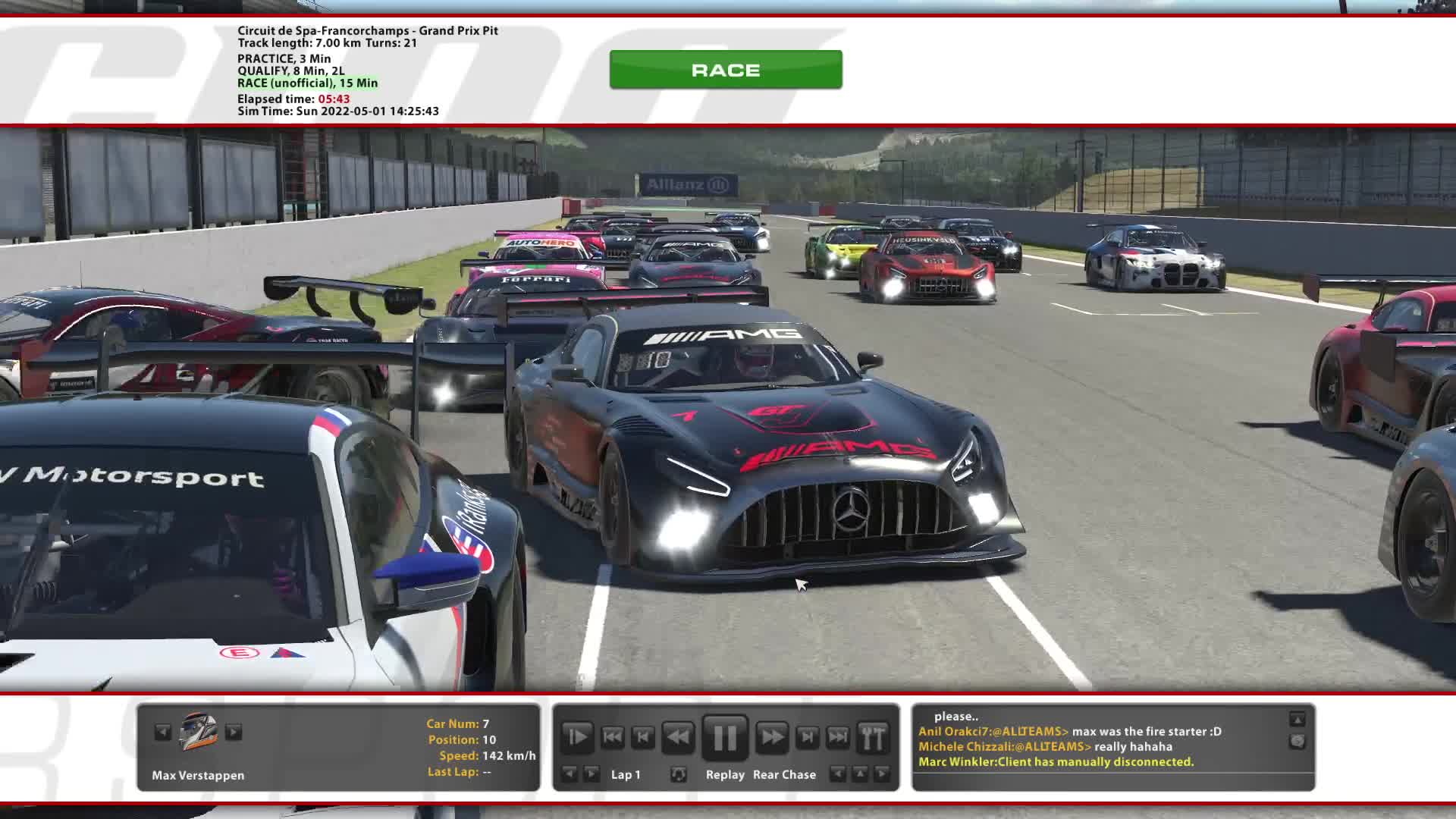Jump to the replay end

click(x=838, y=737)
